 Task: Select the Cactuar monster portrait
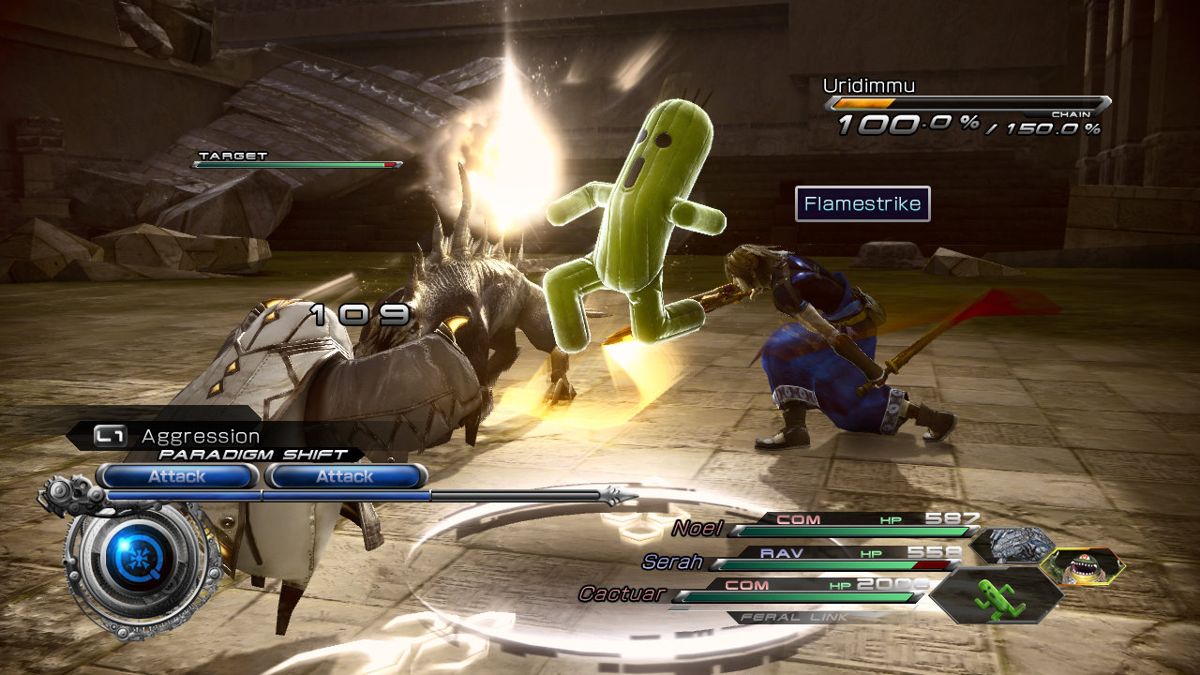995,596
